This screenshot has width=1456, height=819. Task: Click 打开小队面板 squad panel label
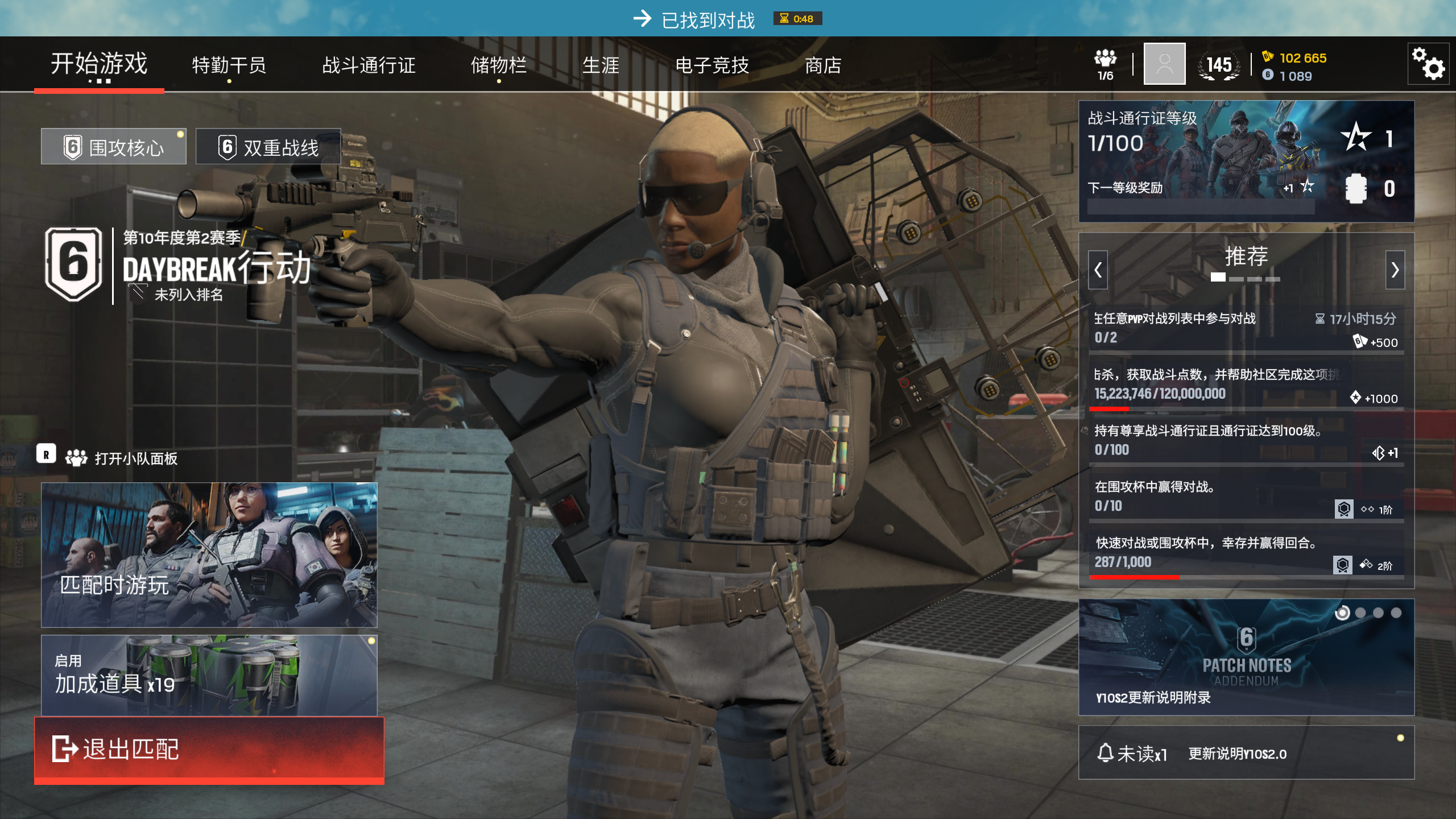(135, 458)
